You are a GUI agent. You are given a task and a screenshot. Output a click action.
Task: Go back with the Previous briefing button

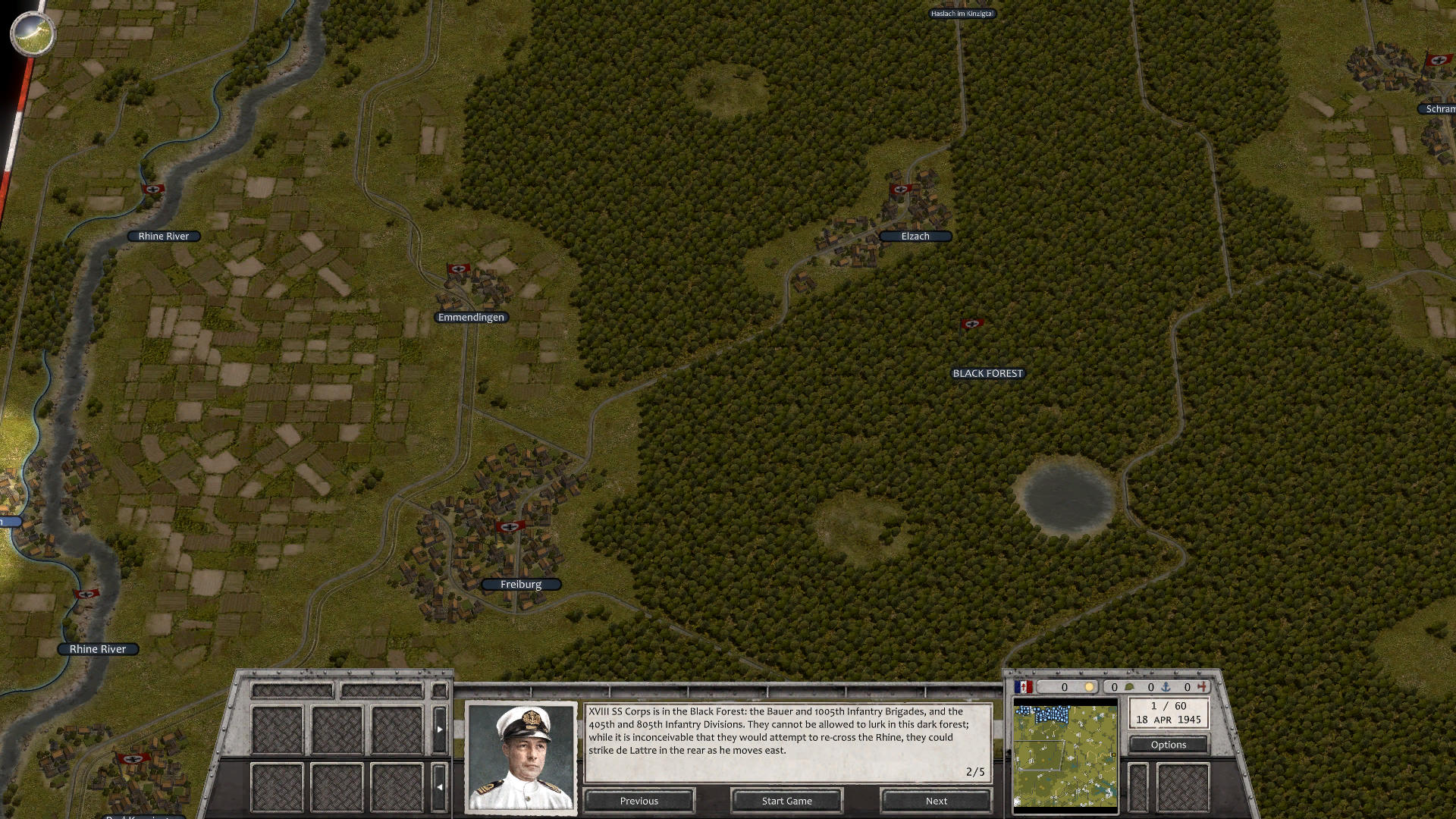click(x=639, y=801)
